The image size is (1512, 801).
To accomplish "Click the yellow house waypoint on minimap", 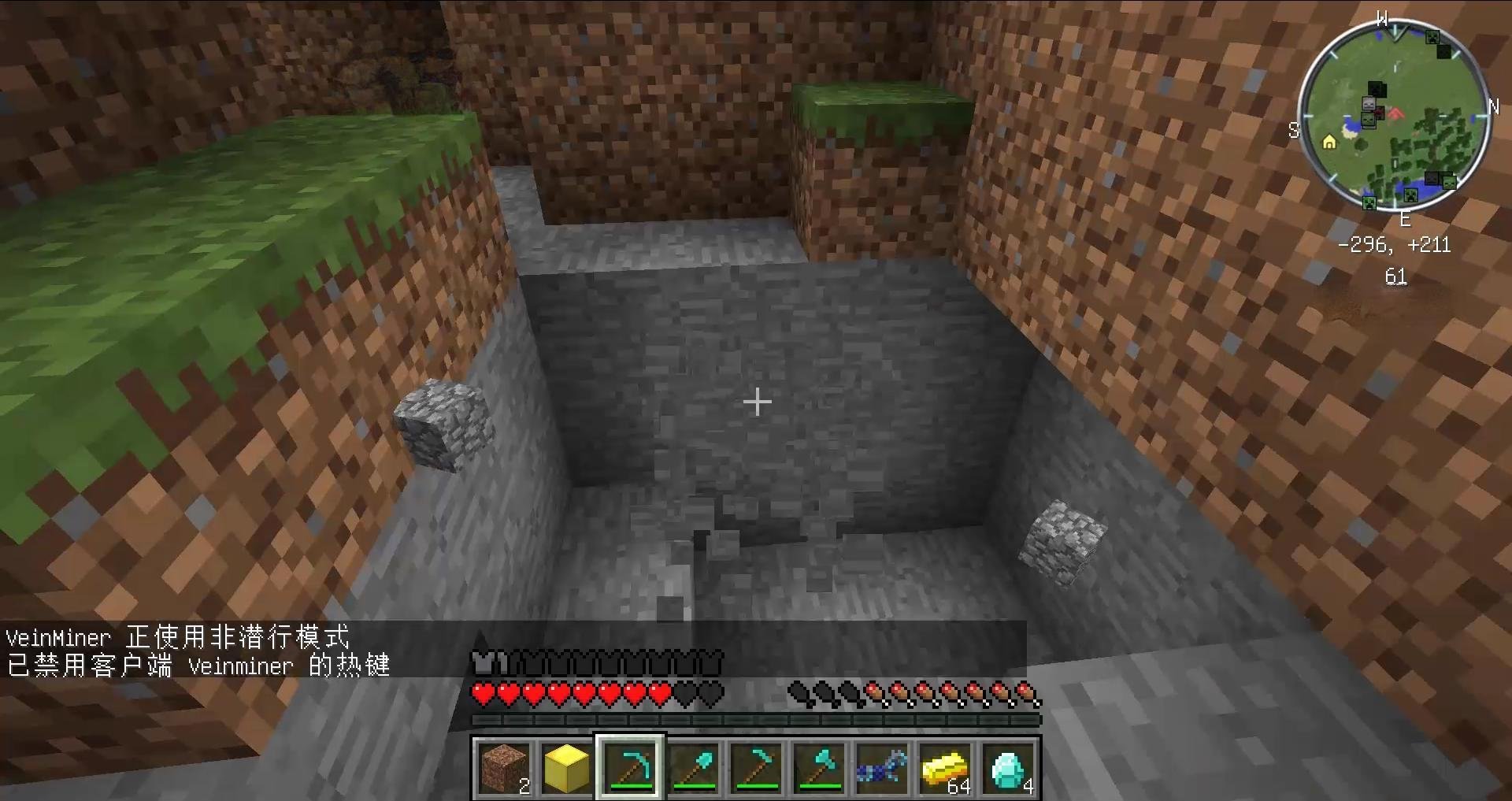I will 1329,143.
